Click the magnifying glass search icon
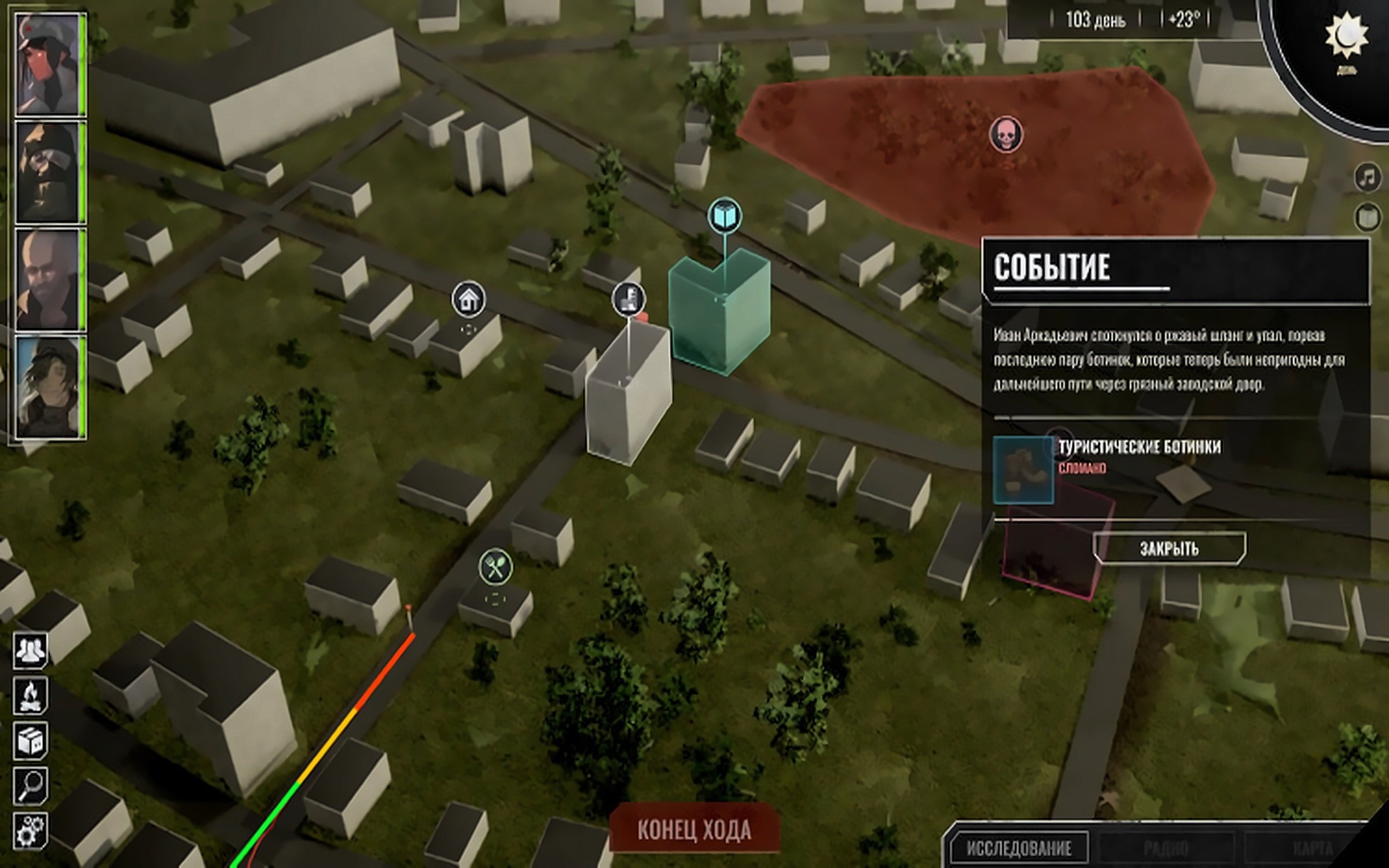The image size is (1389, 868). pyautogui.click(x=30, y=785)
